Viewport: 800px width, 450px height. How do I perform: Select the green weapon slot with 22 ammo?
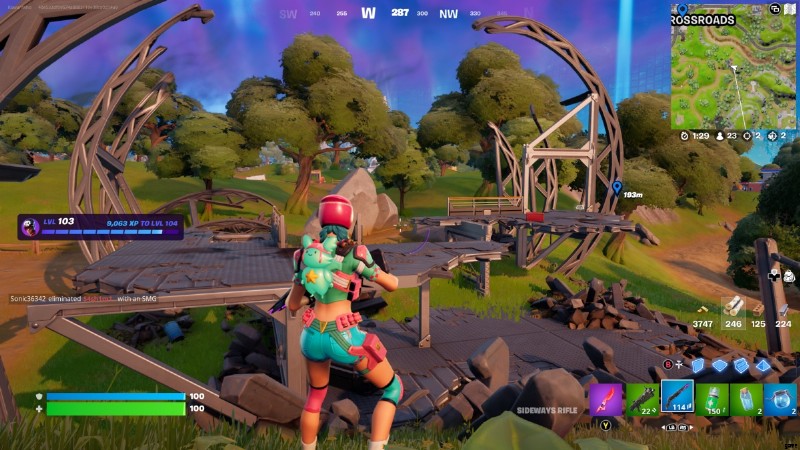640,398
